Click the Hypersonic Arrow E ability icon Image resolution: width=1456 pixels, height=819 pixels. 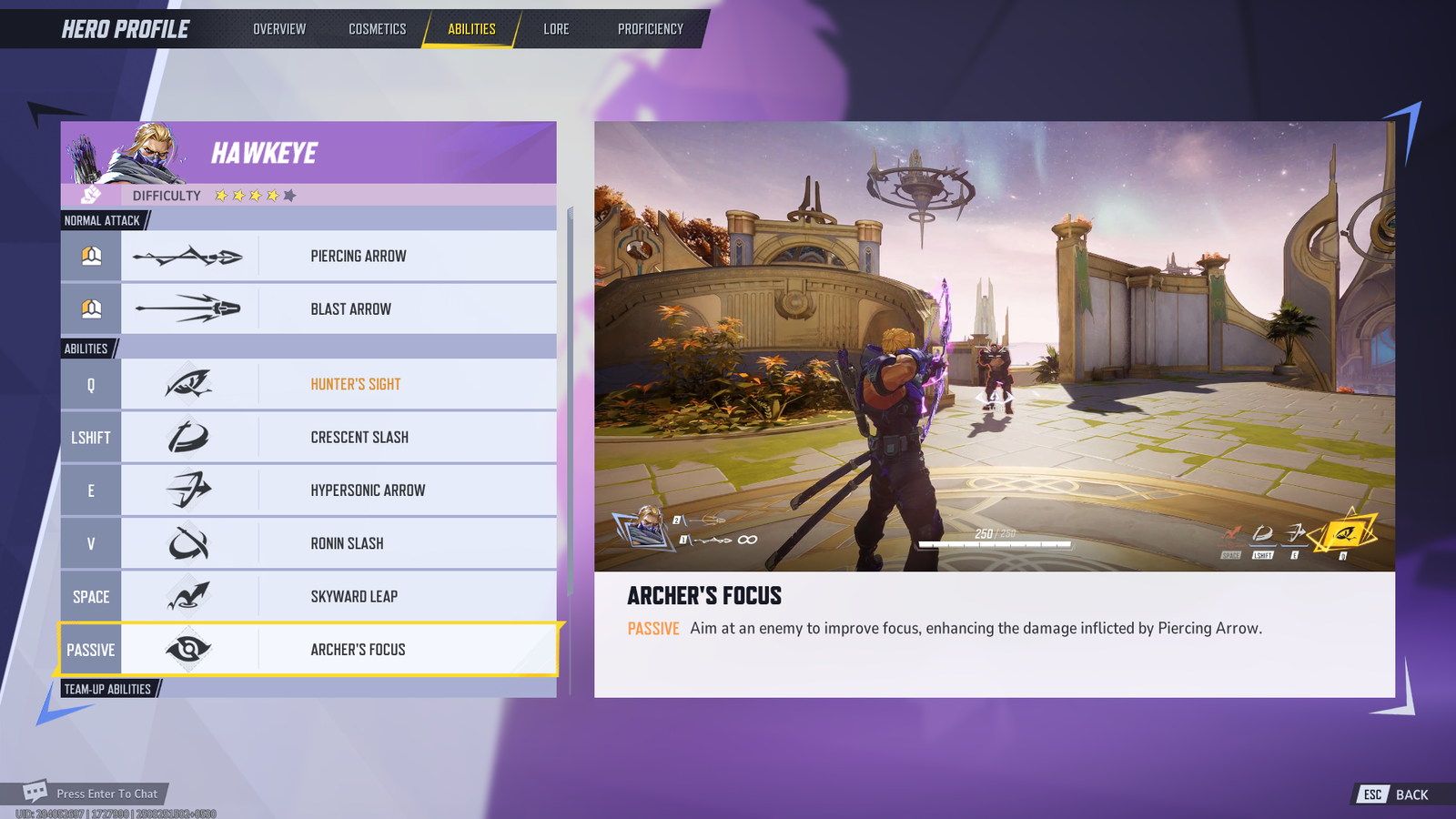tap(188, 490)
